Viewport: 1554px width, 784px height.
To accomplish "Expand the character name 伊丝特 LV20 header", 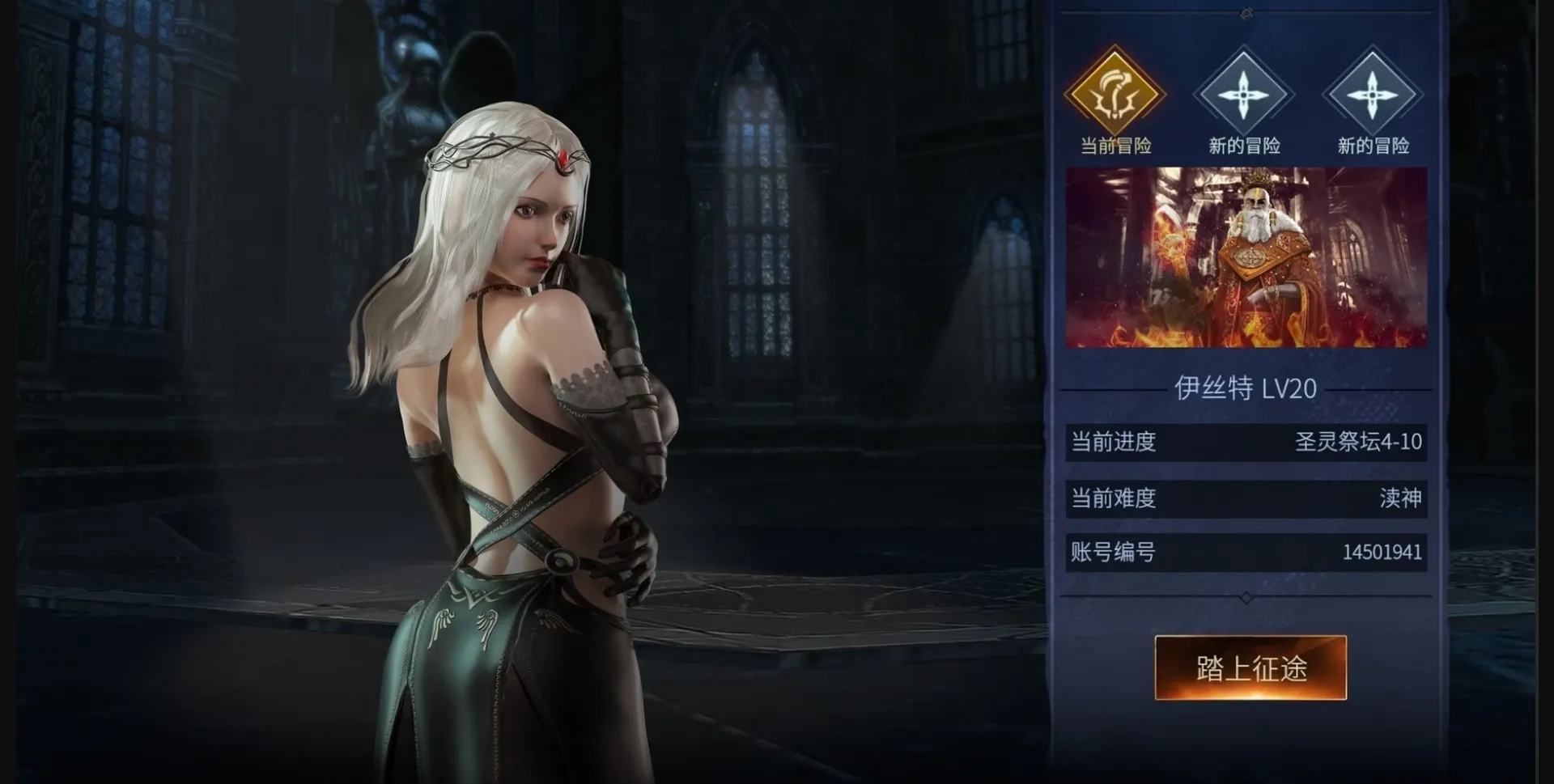I will (x=1245, y=388).
